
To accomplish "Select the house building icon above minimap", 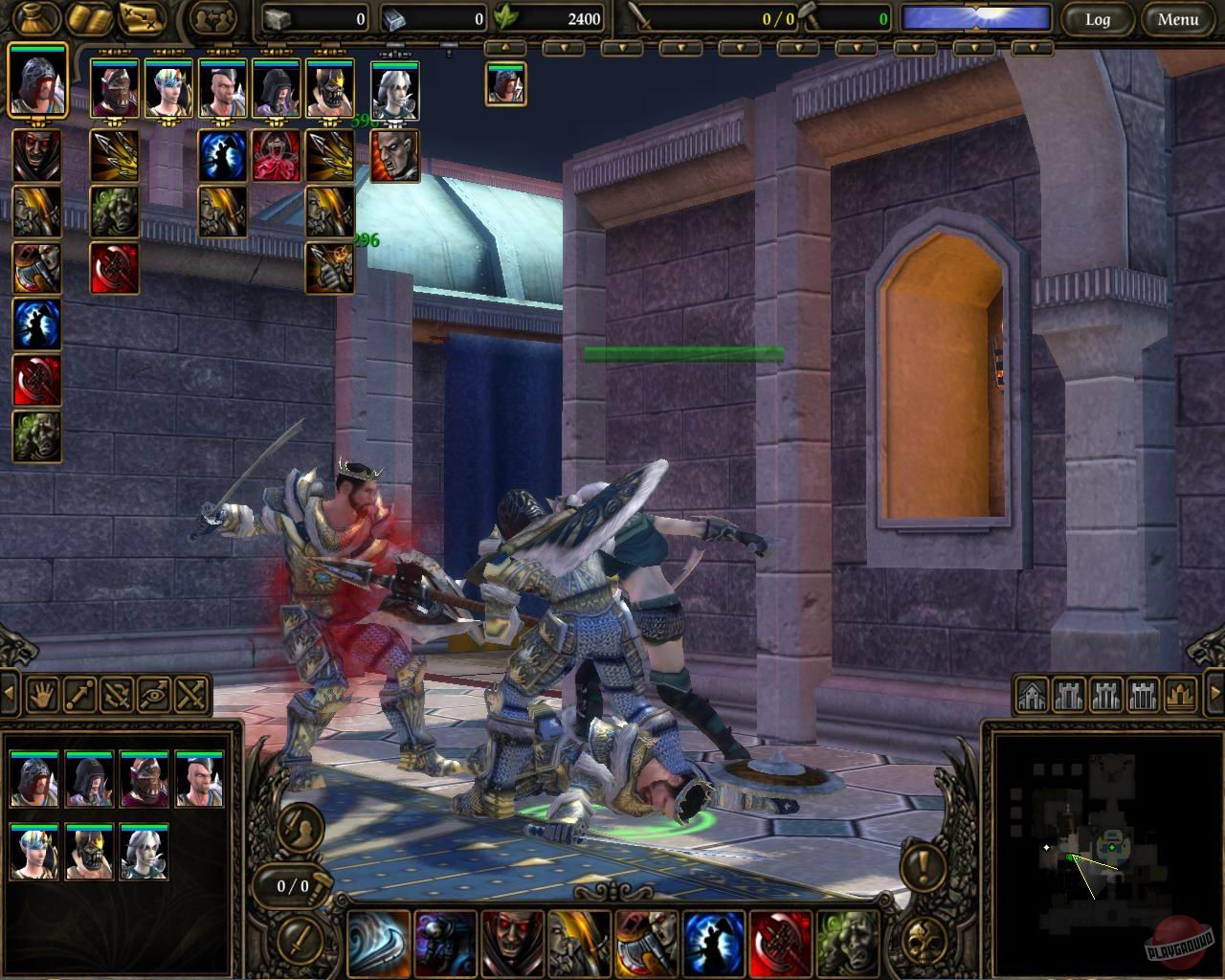I will (x=1032, y=696).
